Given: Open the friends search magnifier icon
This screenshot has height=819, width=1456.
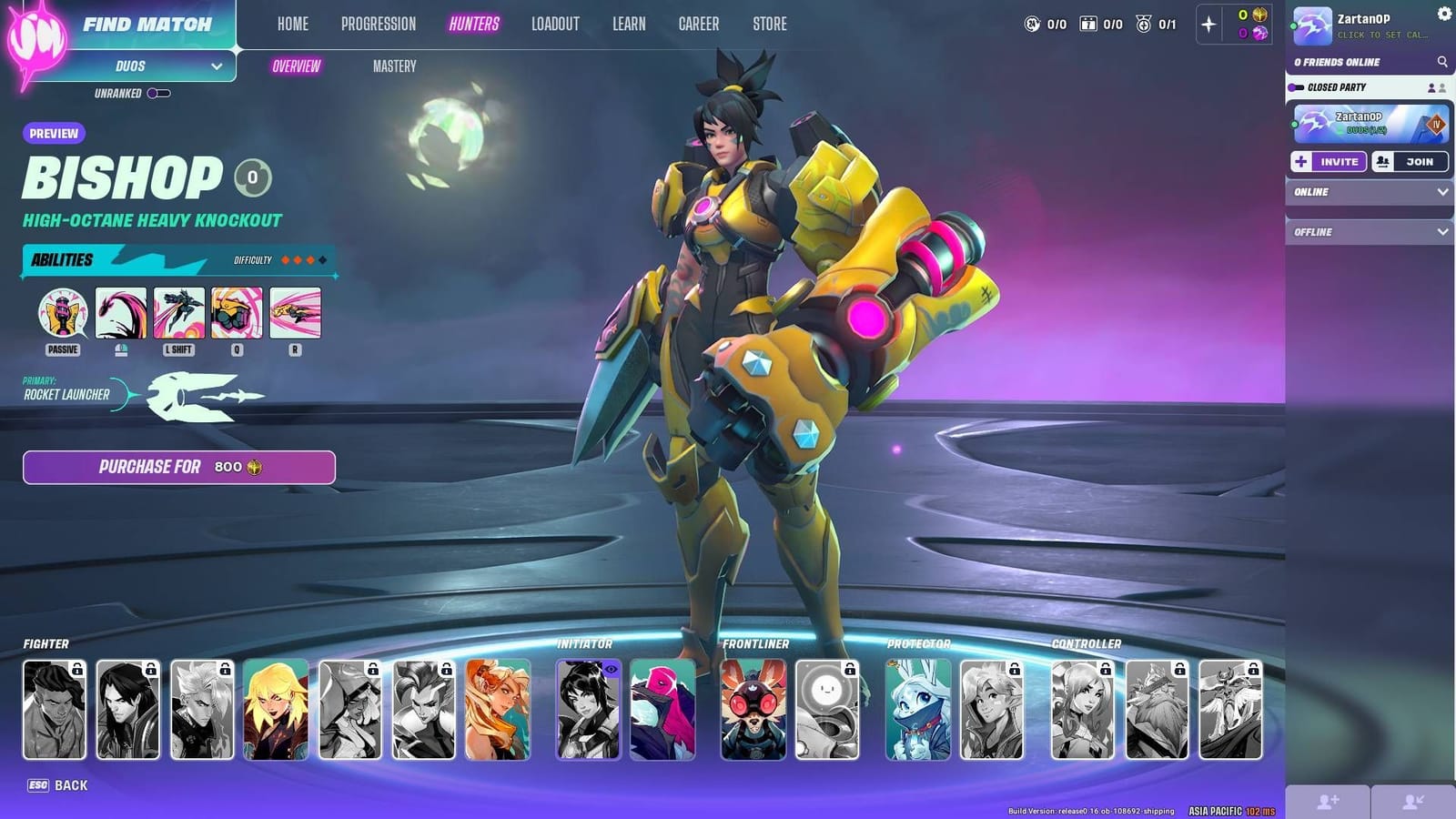Looking at the screenshot, I should [1441, 62].
